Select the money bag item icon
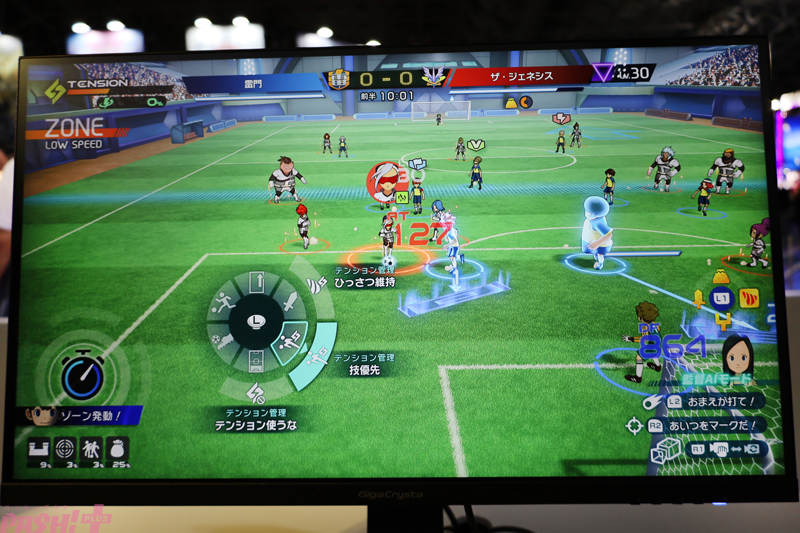The width and height of the screenshot is (800, 533). (117, 449)
